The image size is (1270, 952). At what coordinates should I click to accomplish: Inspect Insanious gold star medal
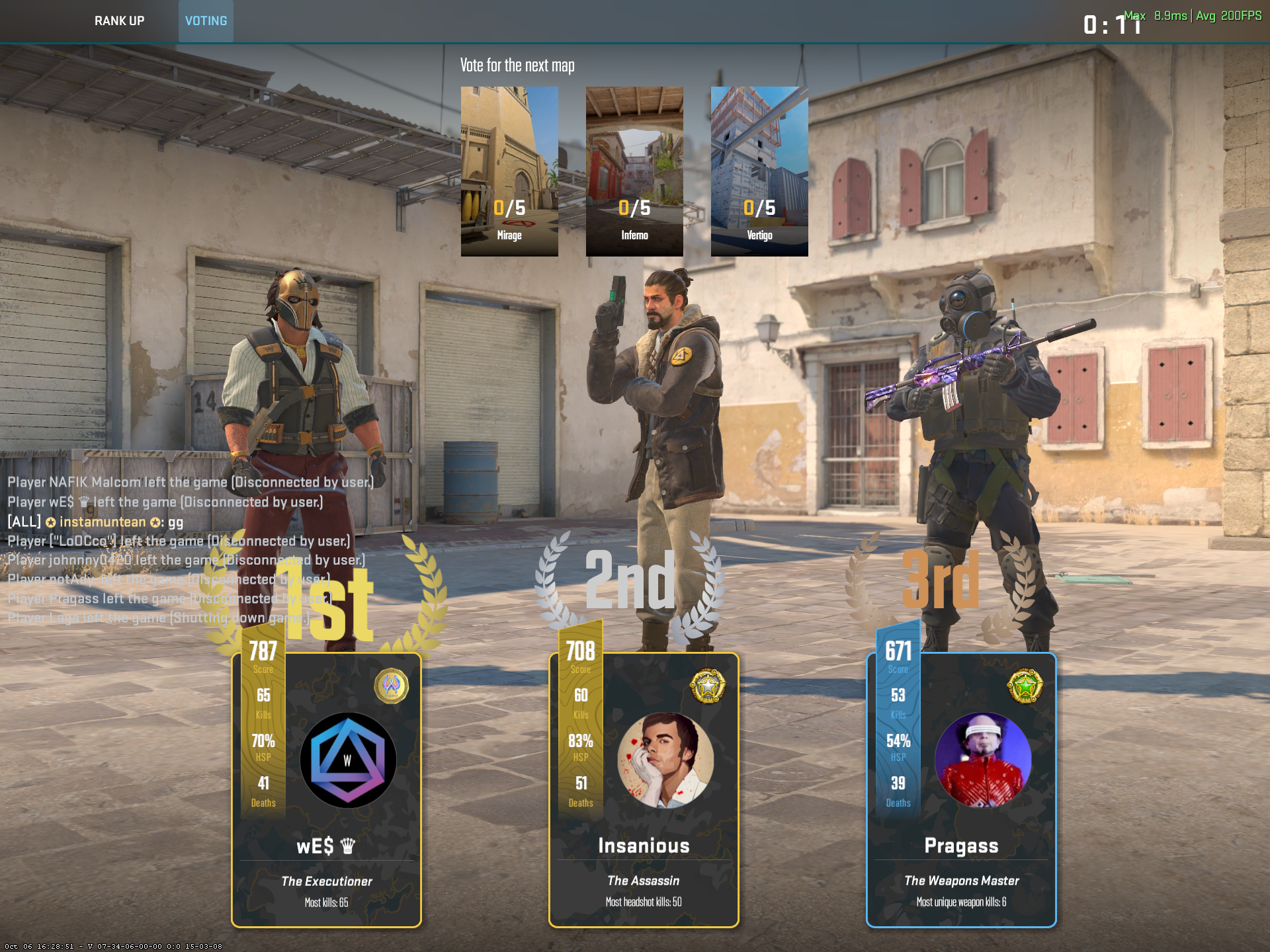point(708,686)
